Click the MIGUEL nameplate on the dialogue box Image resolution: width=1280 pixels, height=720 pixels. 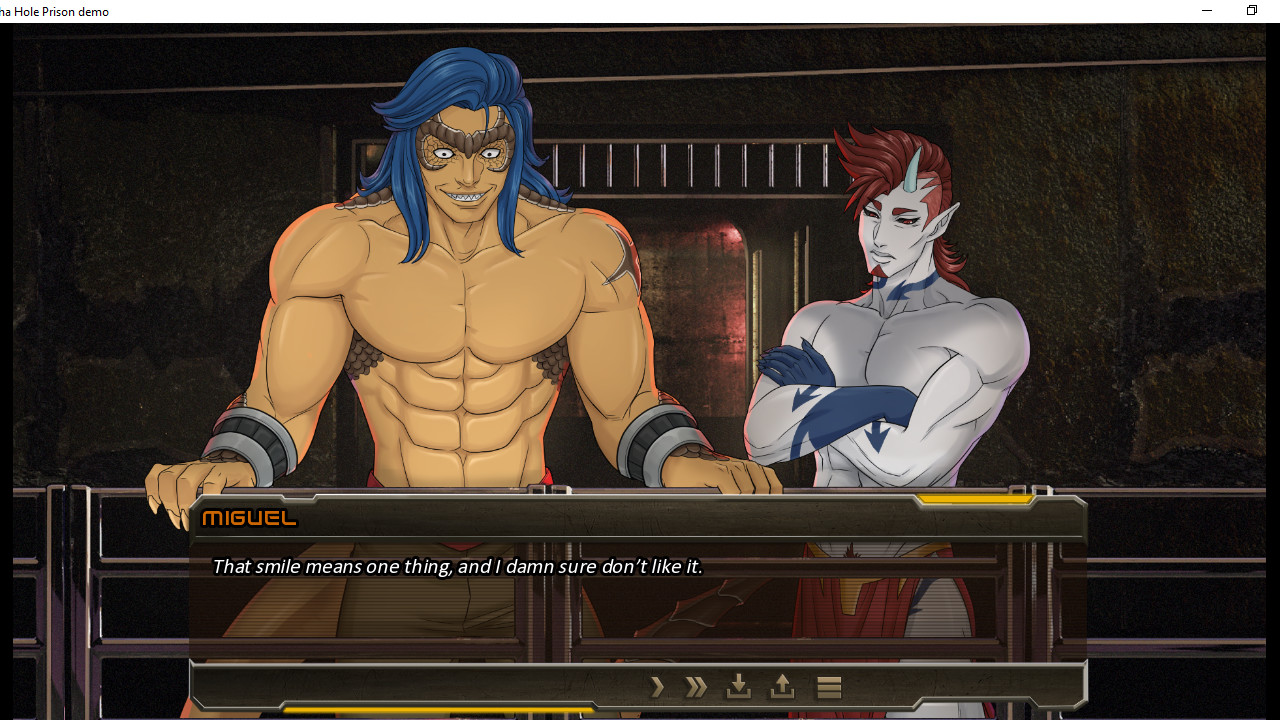coord(249,518)
